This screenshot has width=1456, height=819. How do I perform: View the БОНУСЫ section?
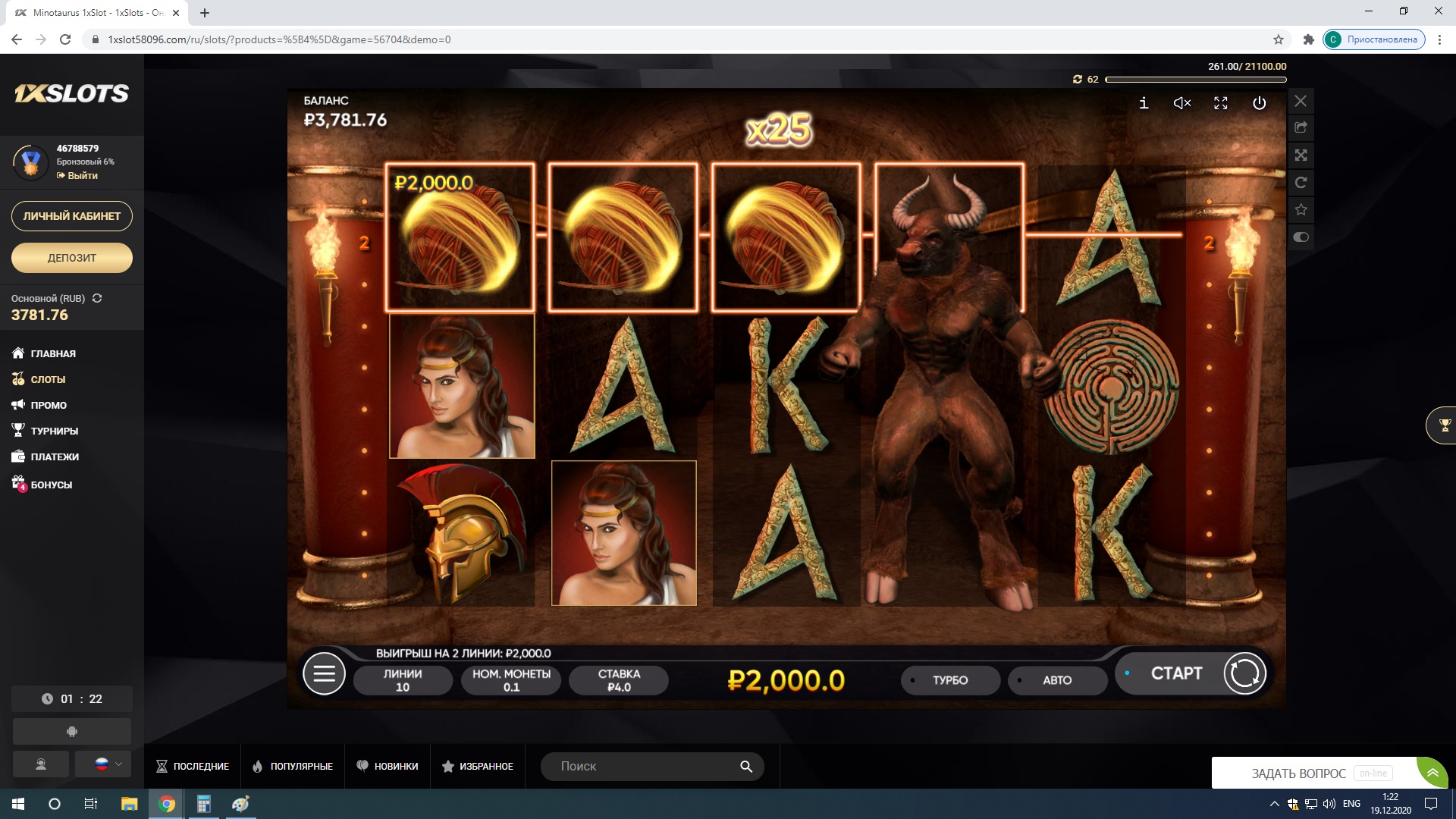[x=51, y=485]
